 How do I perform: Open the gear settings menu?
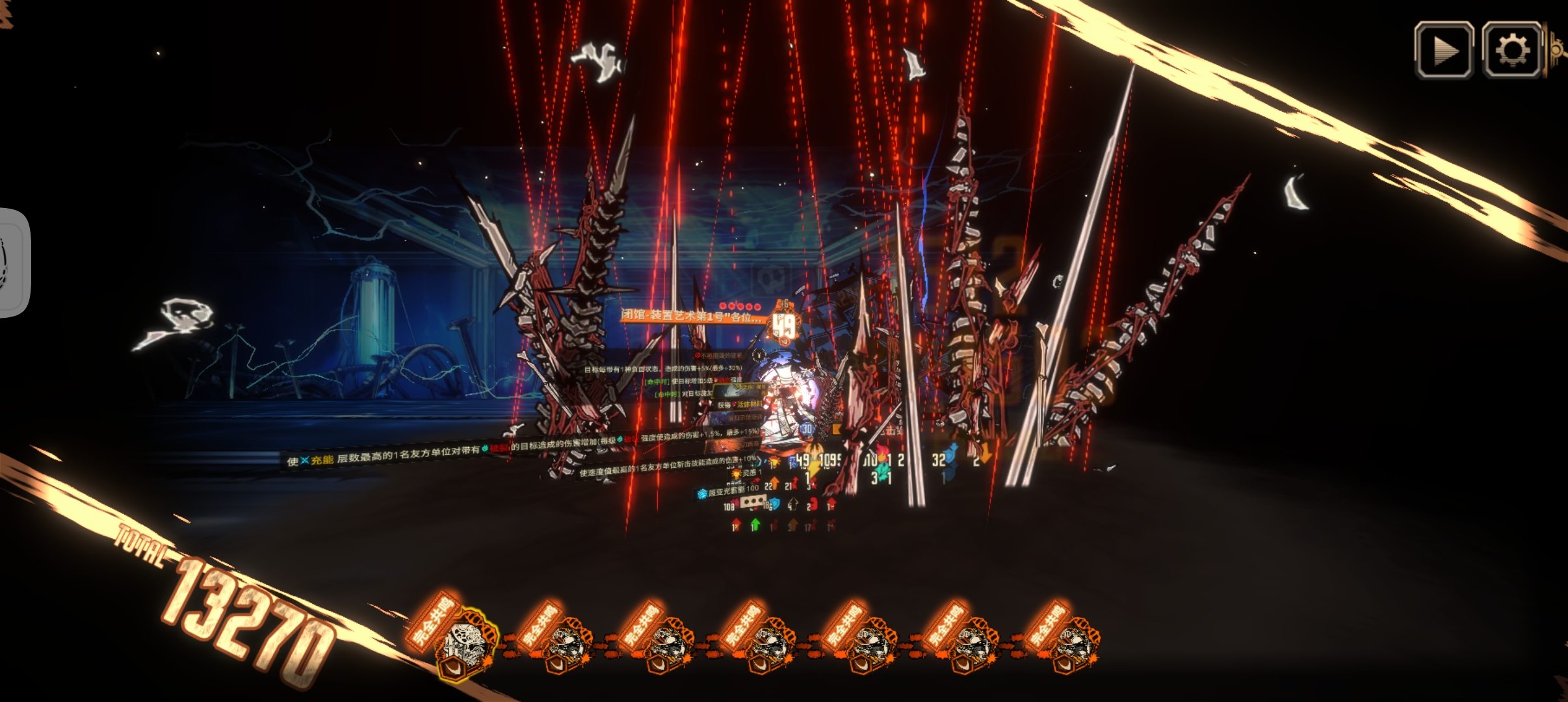coord(1511,50)
